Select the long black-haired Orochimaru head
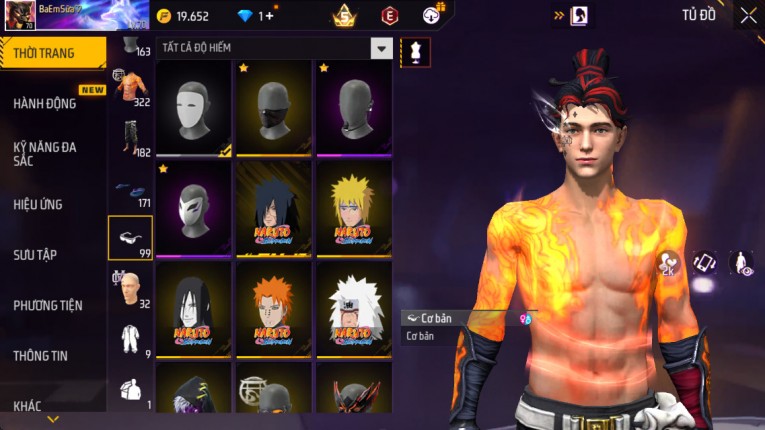 [x=194, y=308]
